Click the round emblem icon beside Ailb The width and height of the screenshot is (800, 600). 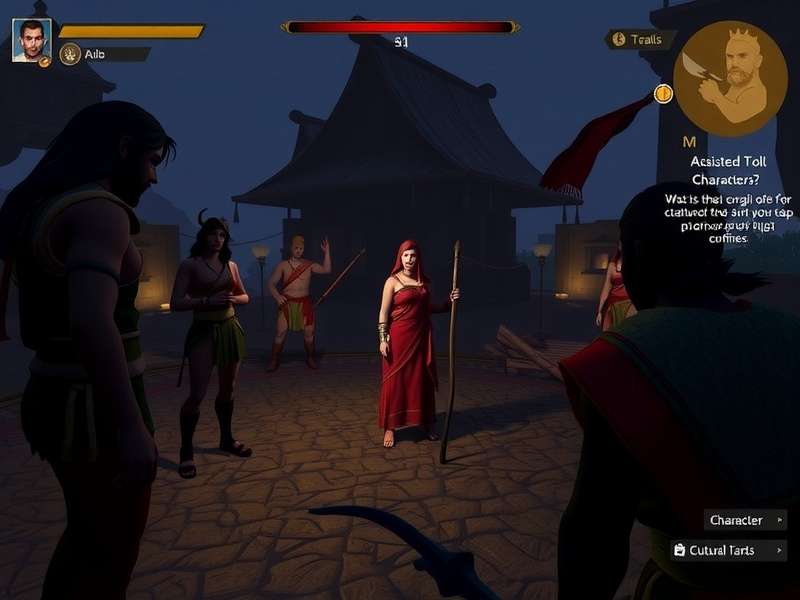(x=70, y=54)
